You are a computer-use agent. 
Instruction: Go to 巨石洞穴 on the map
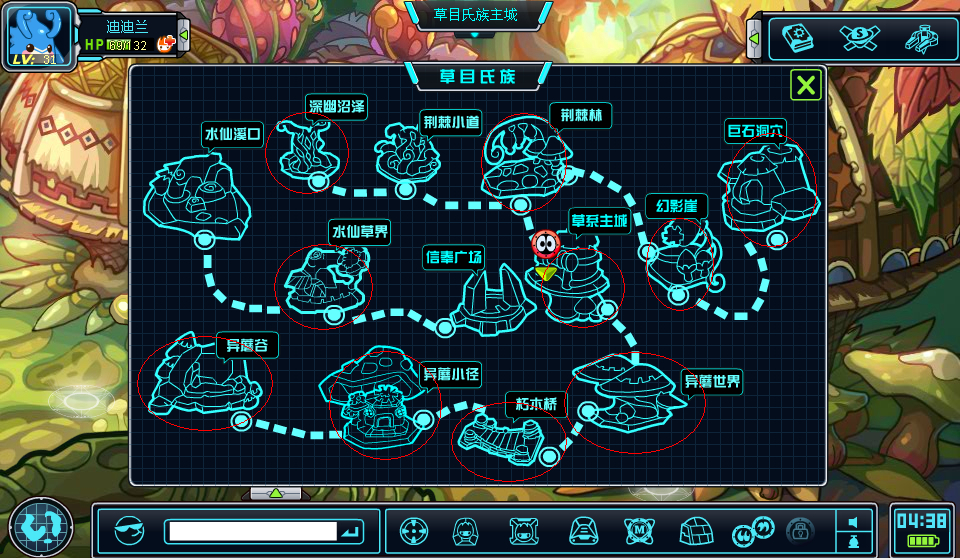point(768,183)
